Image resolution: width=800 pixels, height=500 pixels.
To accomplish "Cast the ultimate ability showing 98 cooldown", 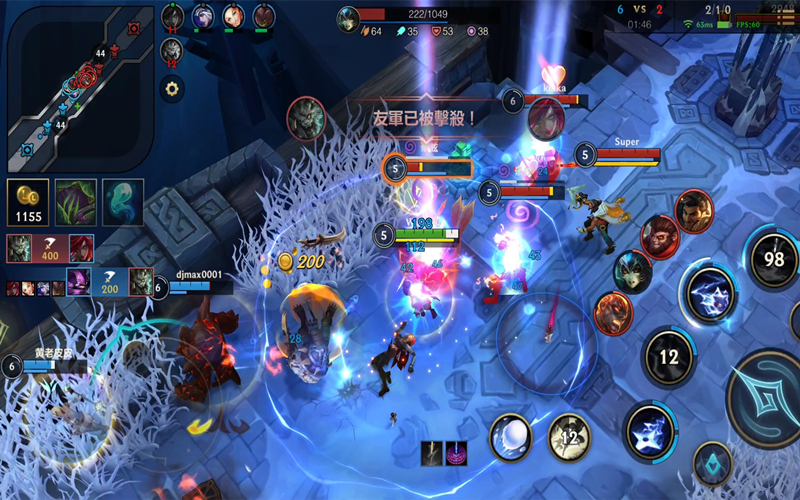I will pyautogui.click(x=773, y=259).
